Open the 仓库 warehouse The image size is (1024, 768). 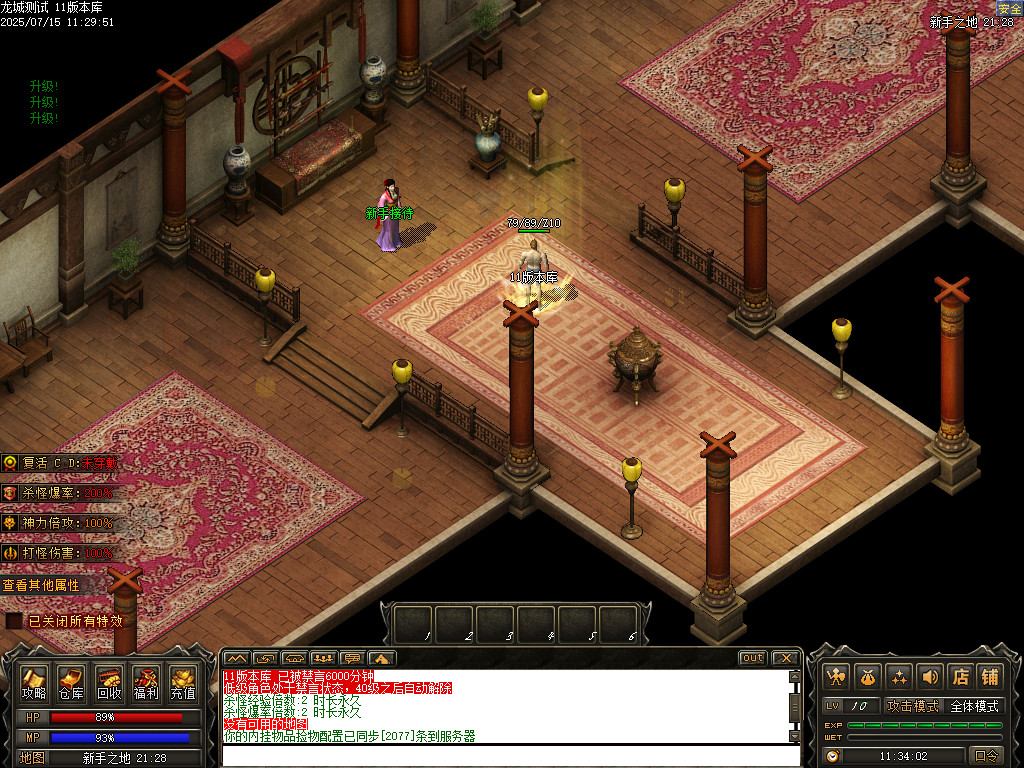(x=70, y=682)
